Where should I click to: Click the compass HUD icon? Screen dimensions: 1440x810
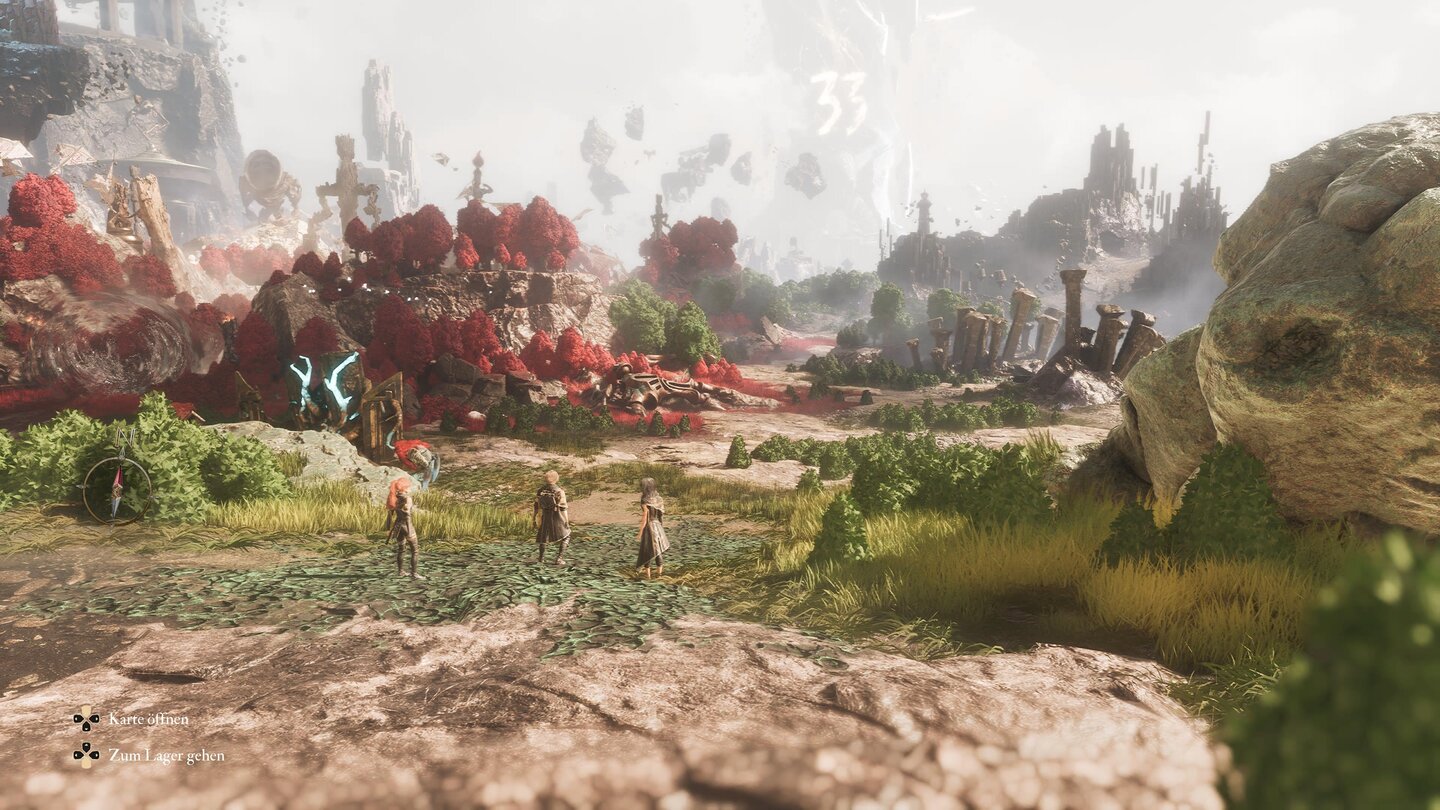click(117, 489)
